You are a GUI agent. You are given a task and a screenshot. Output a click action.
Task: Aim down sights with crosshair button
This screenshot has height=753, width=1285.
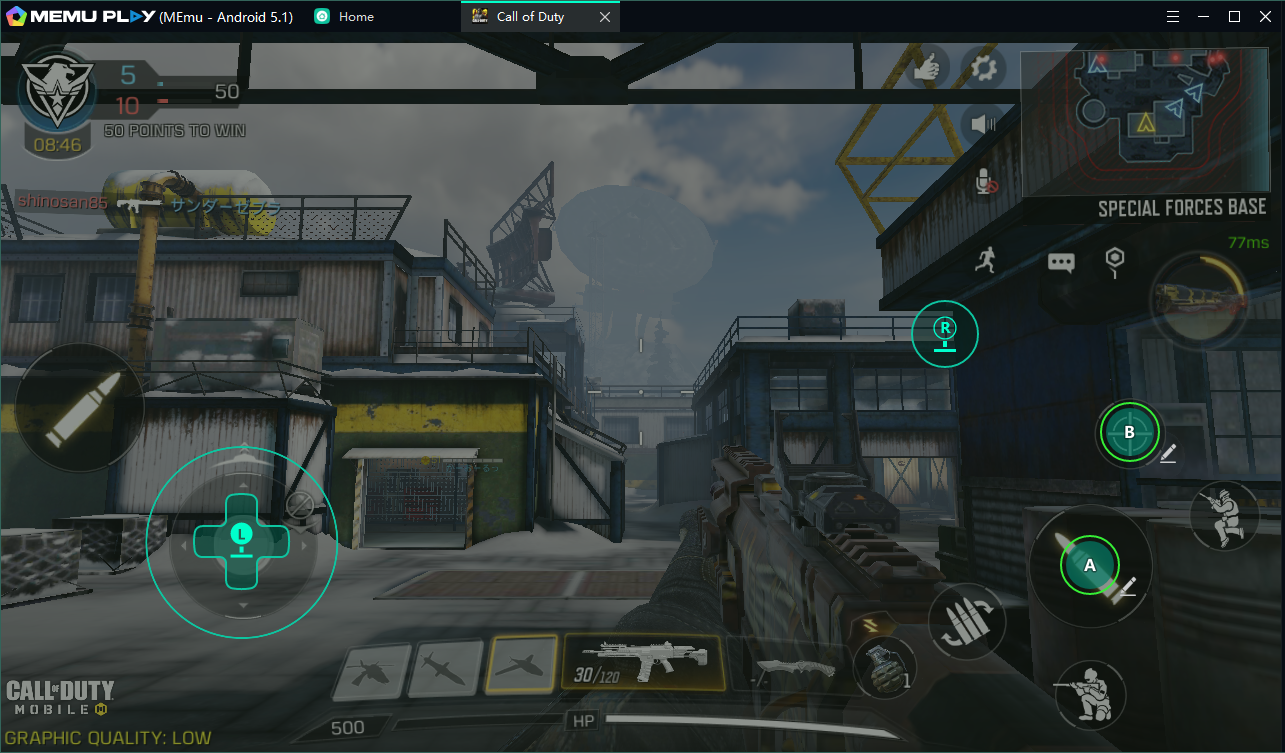tap(1129, 433)
